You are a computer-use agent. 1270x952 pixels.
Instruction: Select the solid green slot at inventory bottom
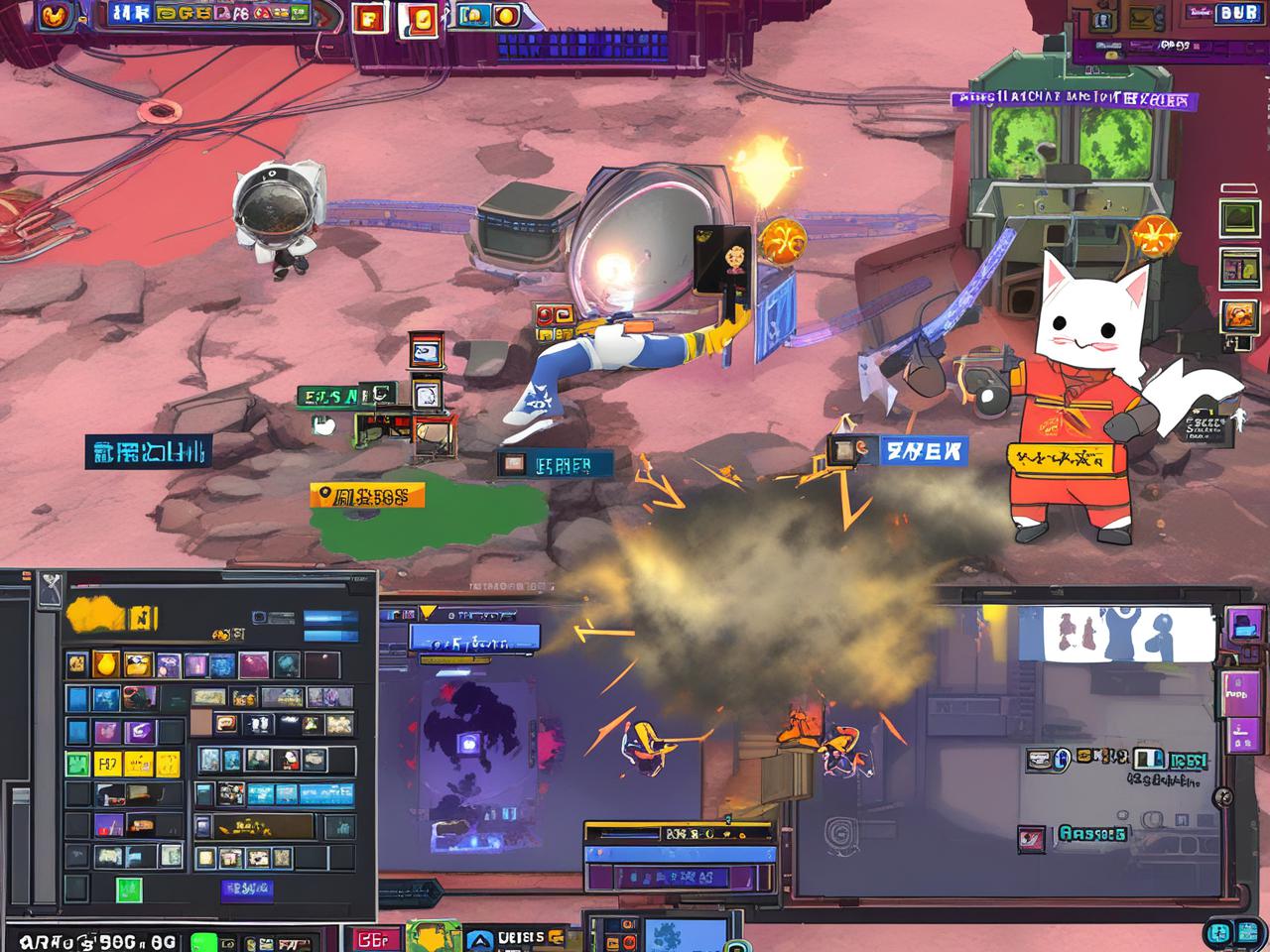pyautogui.click(x=128, y=888)
